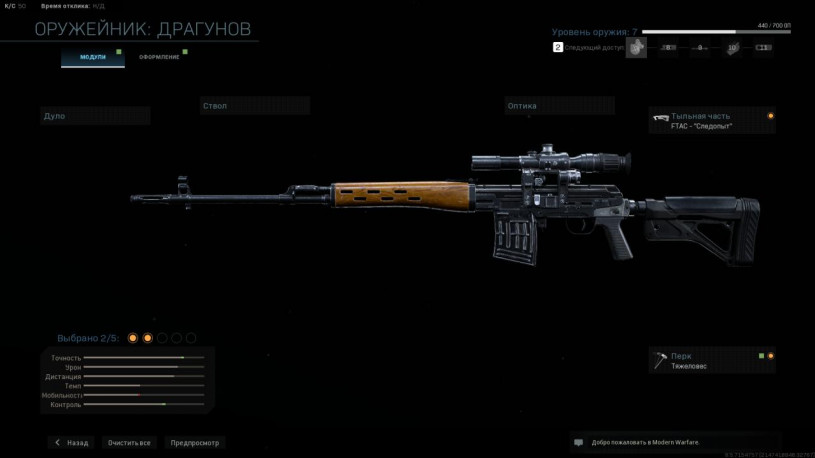Click Очистить все to clear attachments
Viewport: 815px width, 458px height.
(x=129, y=442)
